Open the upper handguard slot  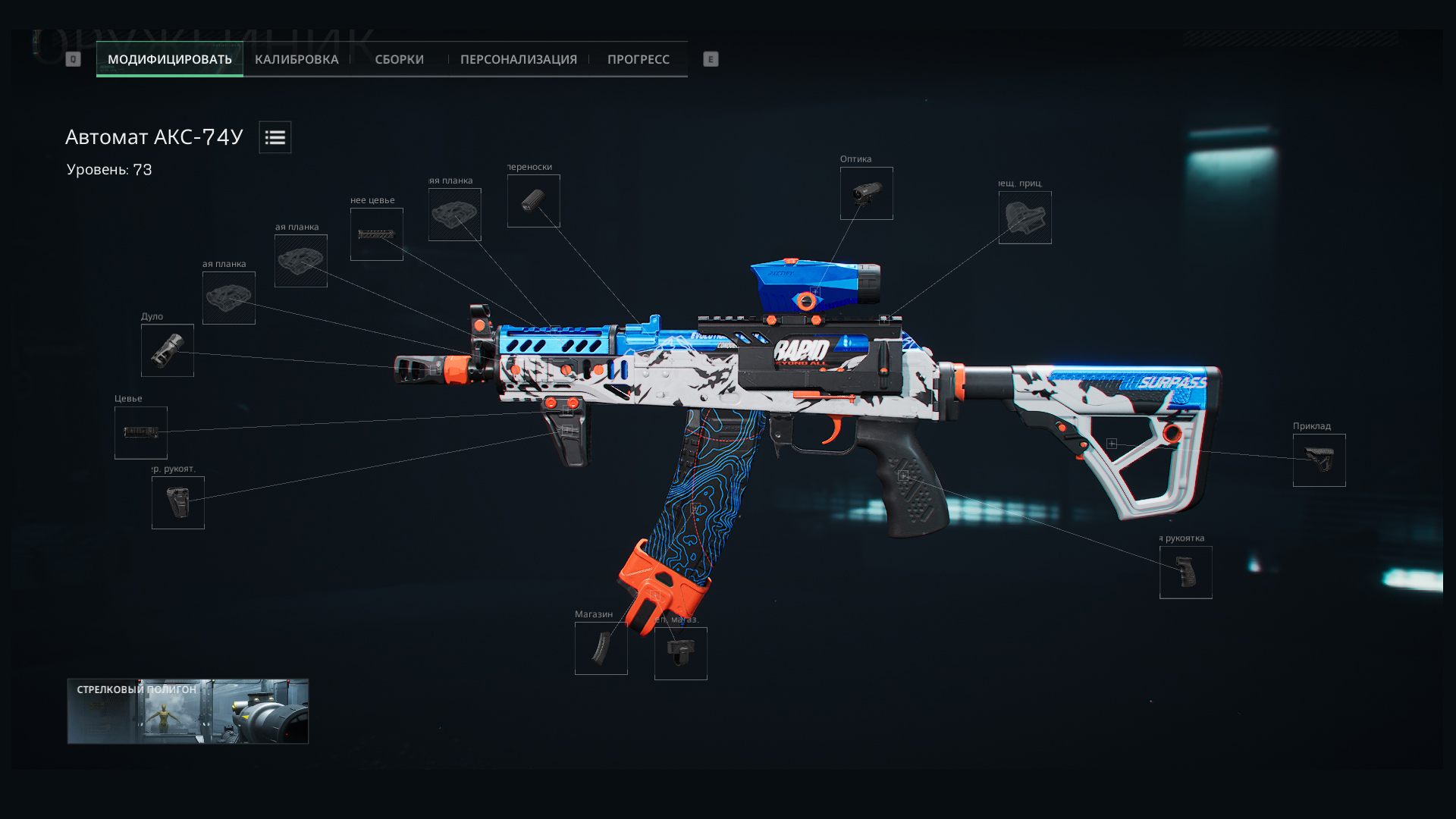pos(376,234)
